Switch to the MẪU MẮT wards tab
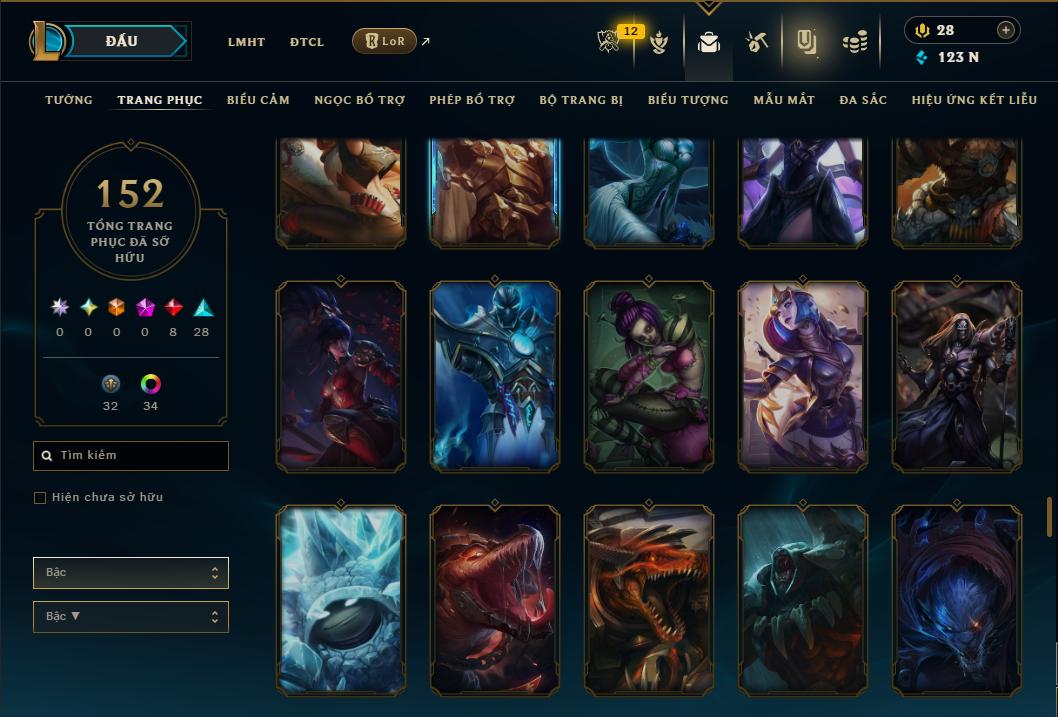Image resolution: width=1058 pixels, height=717 pixels. pyautogui.click(x=784, y=100)
